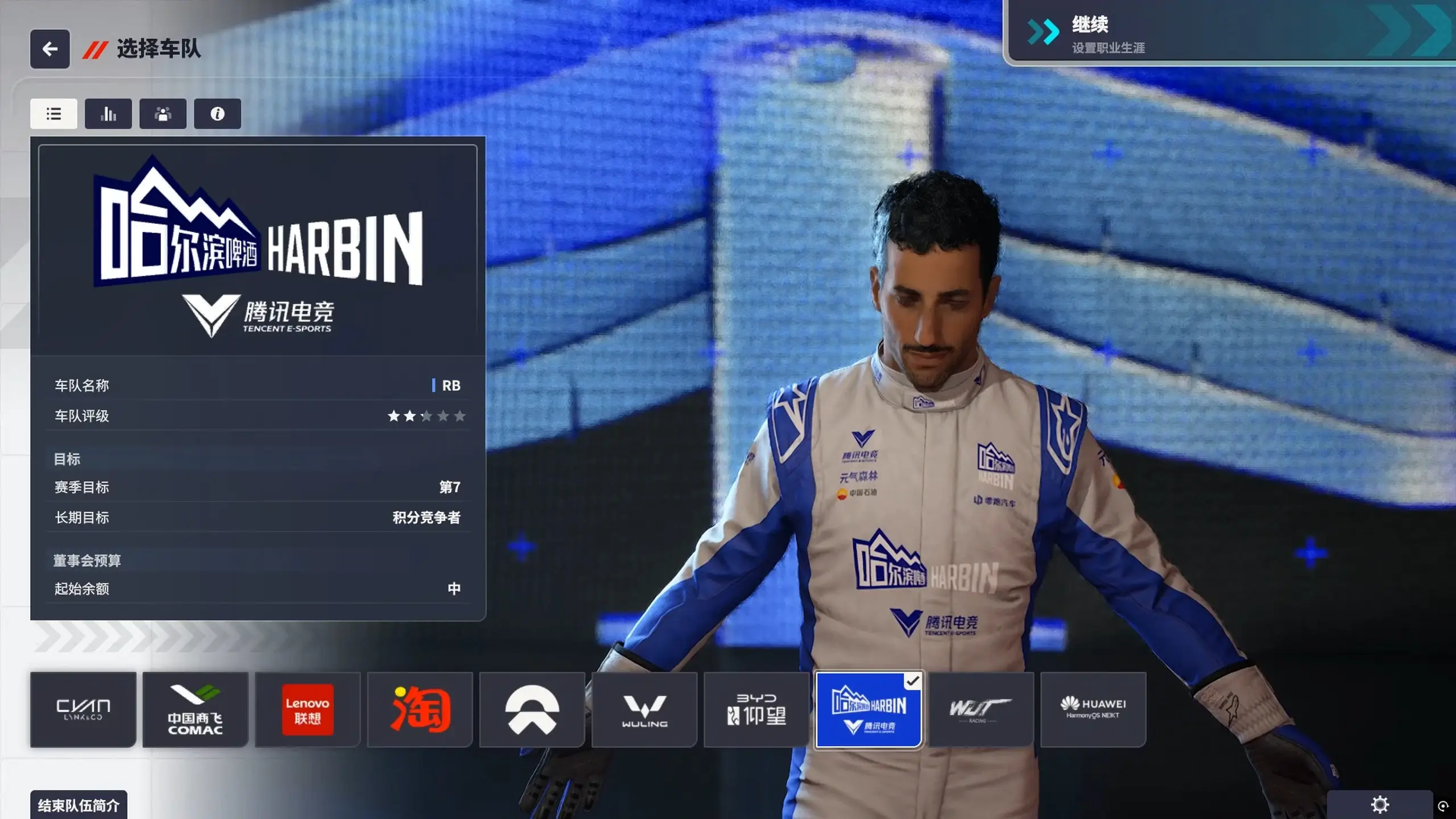Pick the Lenovo team
1456x819 pixels.
(x=308, y=709)
